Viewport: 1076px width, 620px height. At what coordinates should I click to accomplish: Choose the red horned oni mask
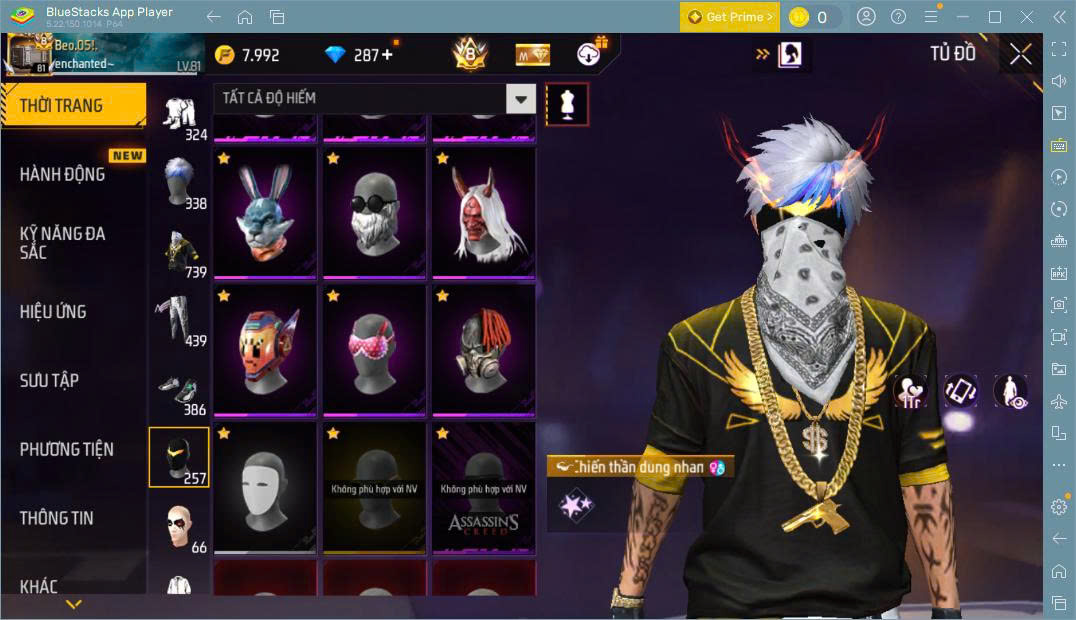point(483,212)
